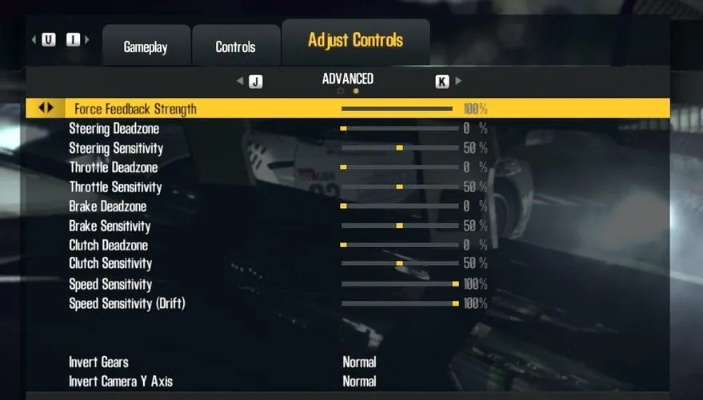Set the Clutch Deadzone slider

pyautogui.click(x=398, y=245)
